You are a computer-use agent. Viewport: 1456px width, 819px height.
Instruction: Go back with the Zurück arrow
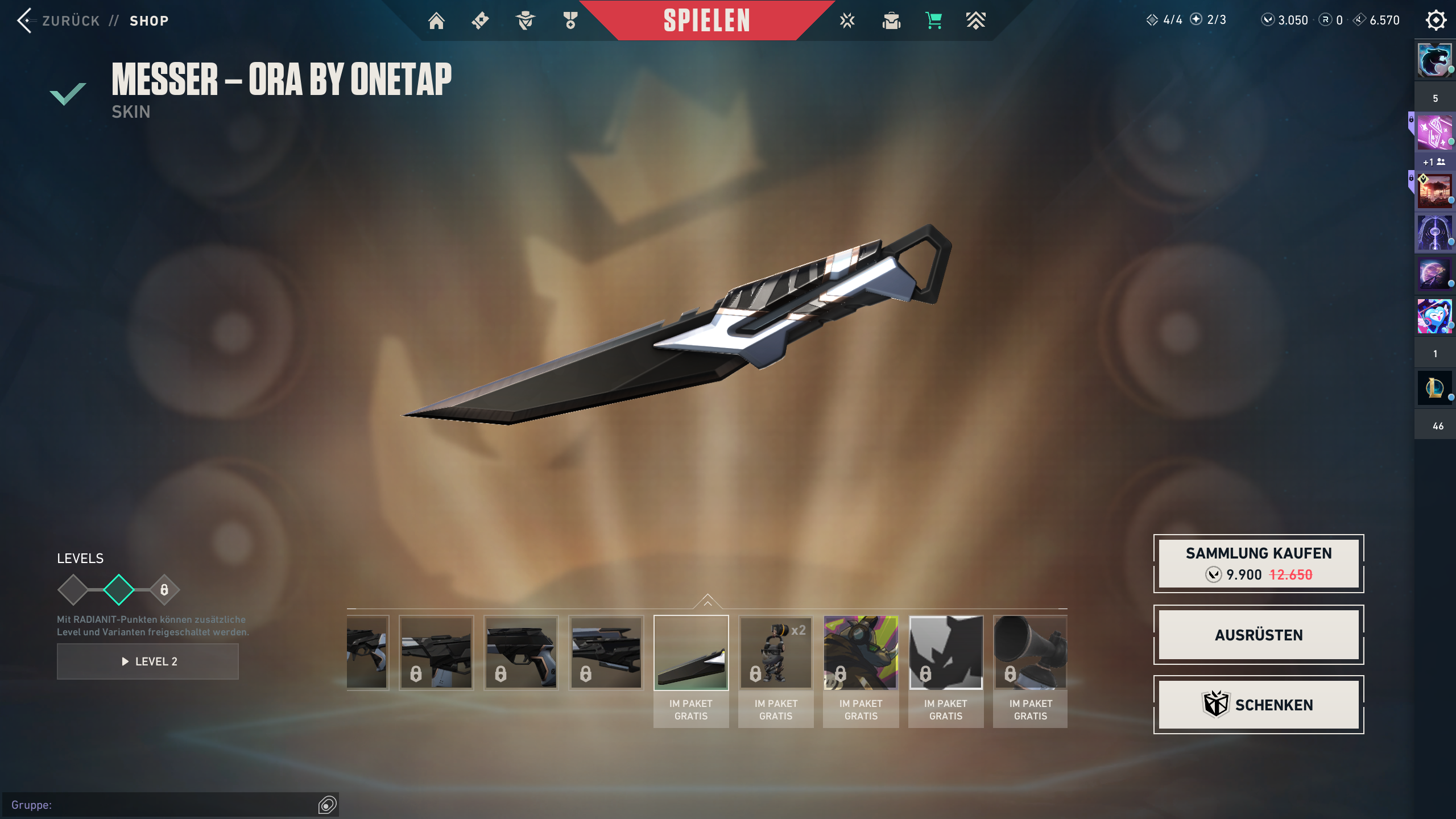click(x=25, y=21)
